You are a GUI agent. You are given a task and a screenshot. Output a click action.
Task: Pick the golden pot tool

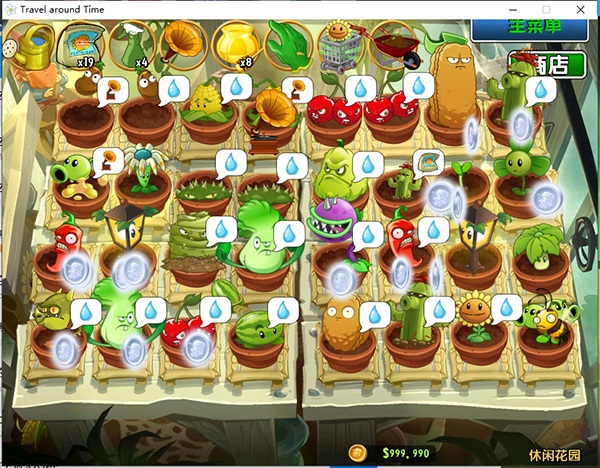tap(235, 44)
